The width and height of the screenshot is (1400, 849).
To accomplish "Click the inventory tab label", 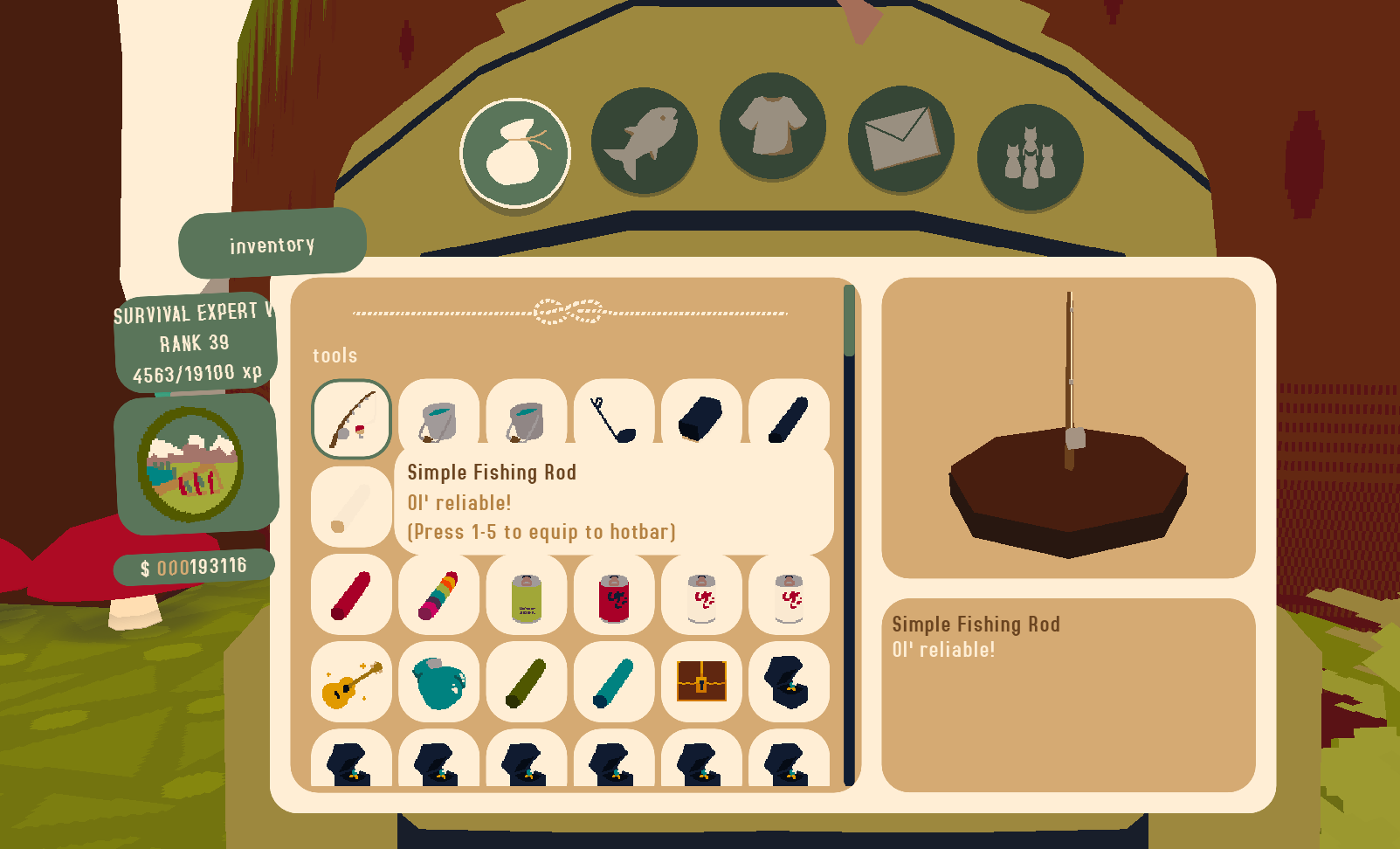I will click(x=271, y=245).
